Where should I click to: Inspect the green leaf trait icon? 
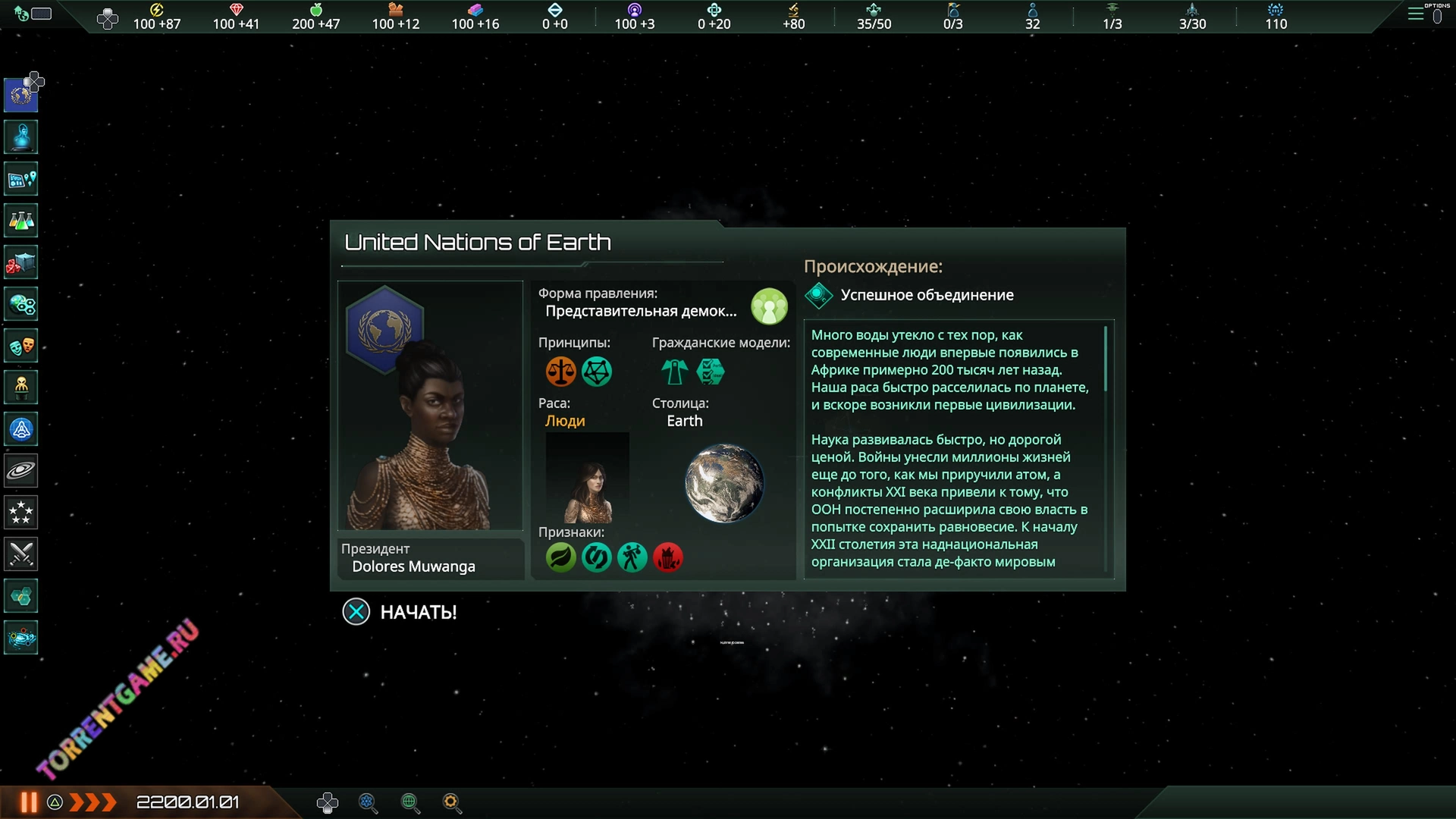pos(561,557)
